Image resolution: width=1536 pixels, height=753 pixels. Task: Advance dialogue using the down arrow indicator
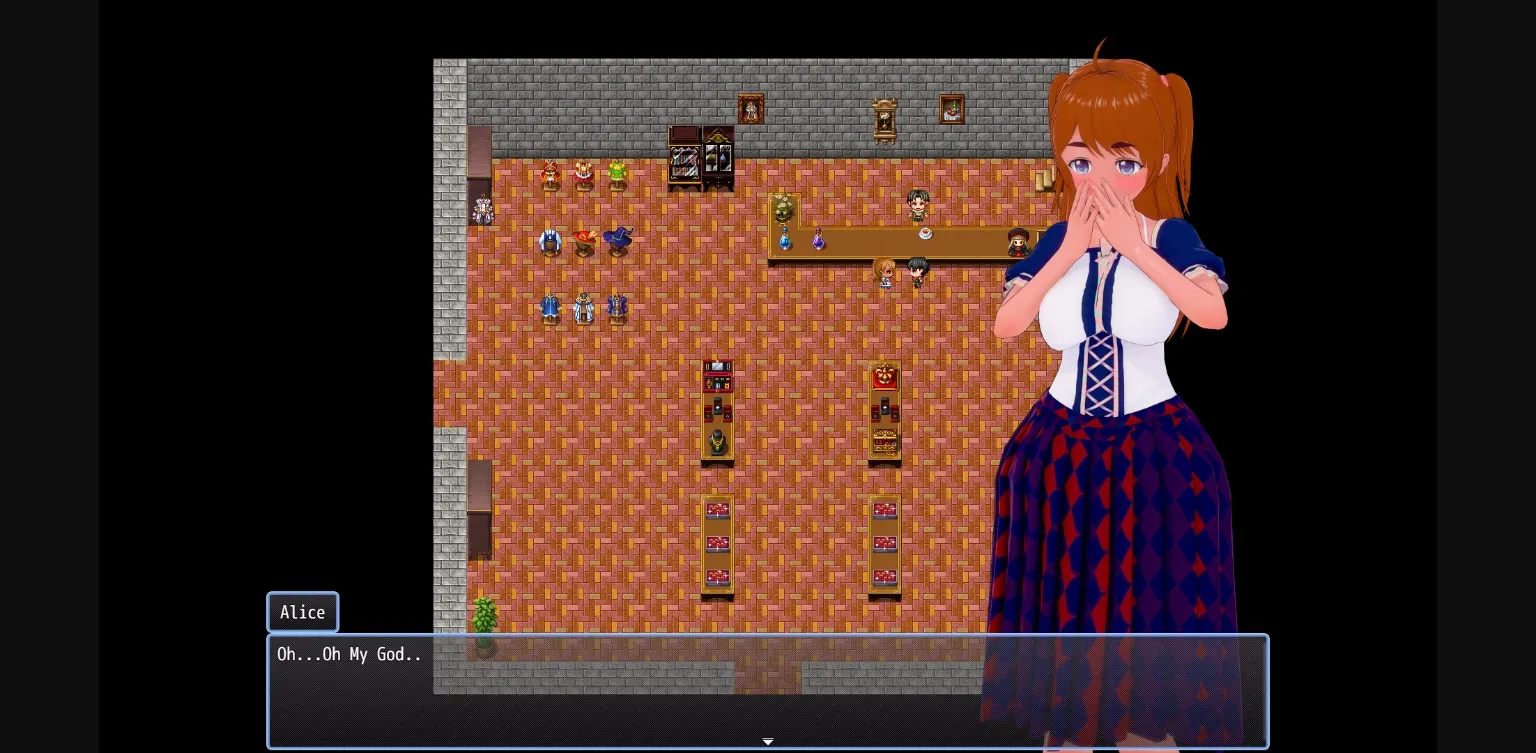pyautogui.click(x=768, y=741)
